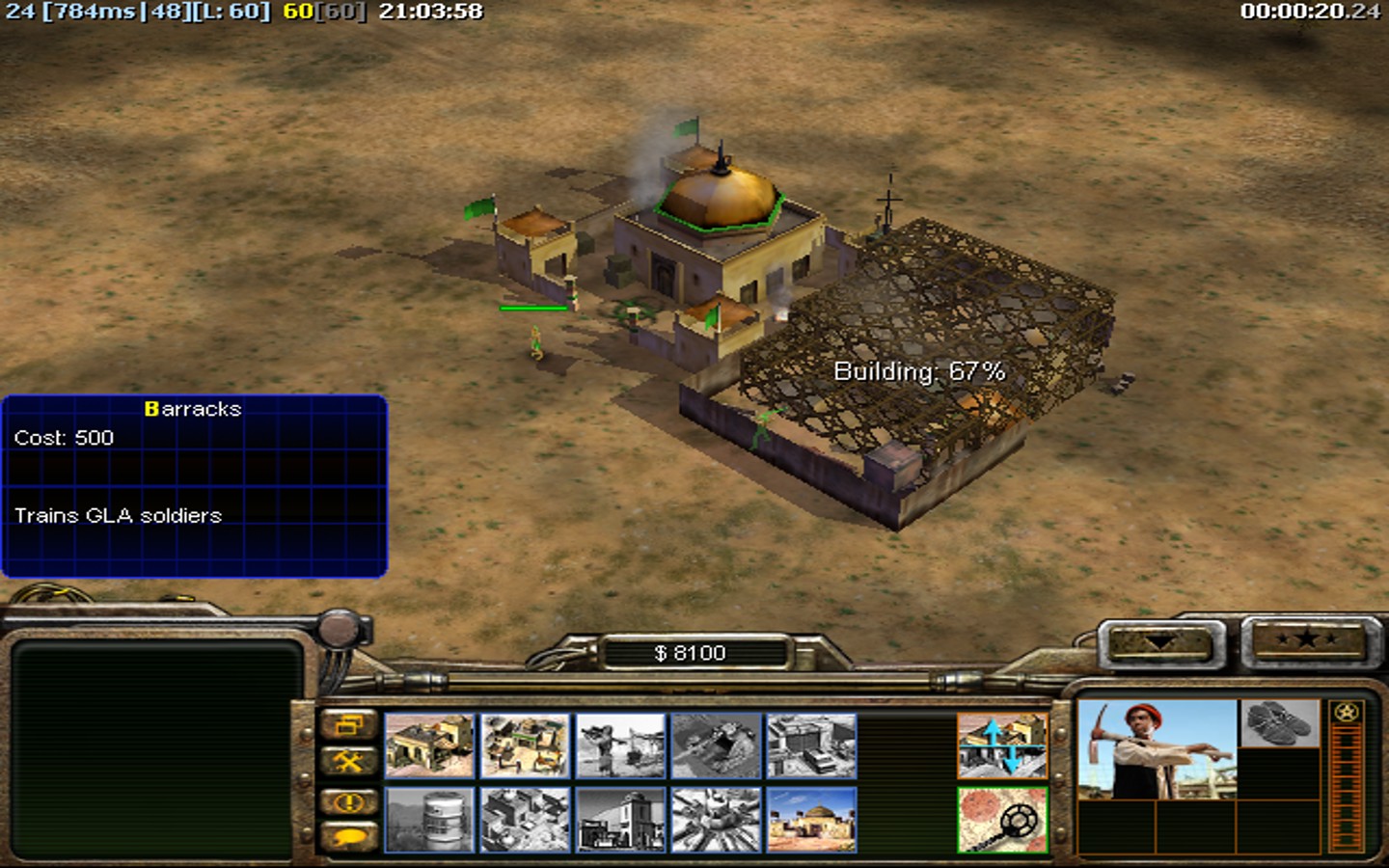Choose the Scud Storm build icon
The width and height of the screenshot is (1389, 868).
[716, 821]
